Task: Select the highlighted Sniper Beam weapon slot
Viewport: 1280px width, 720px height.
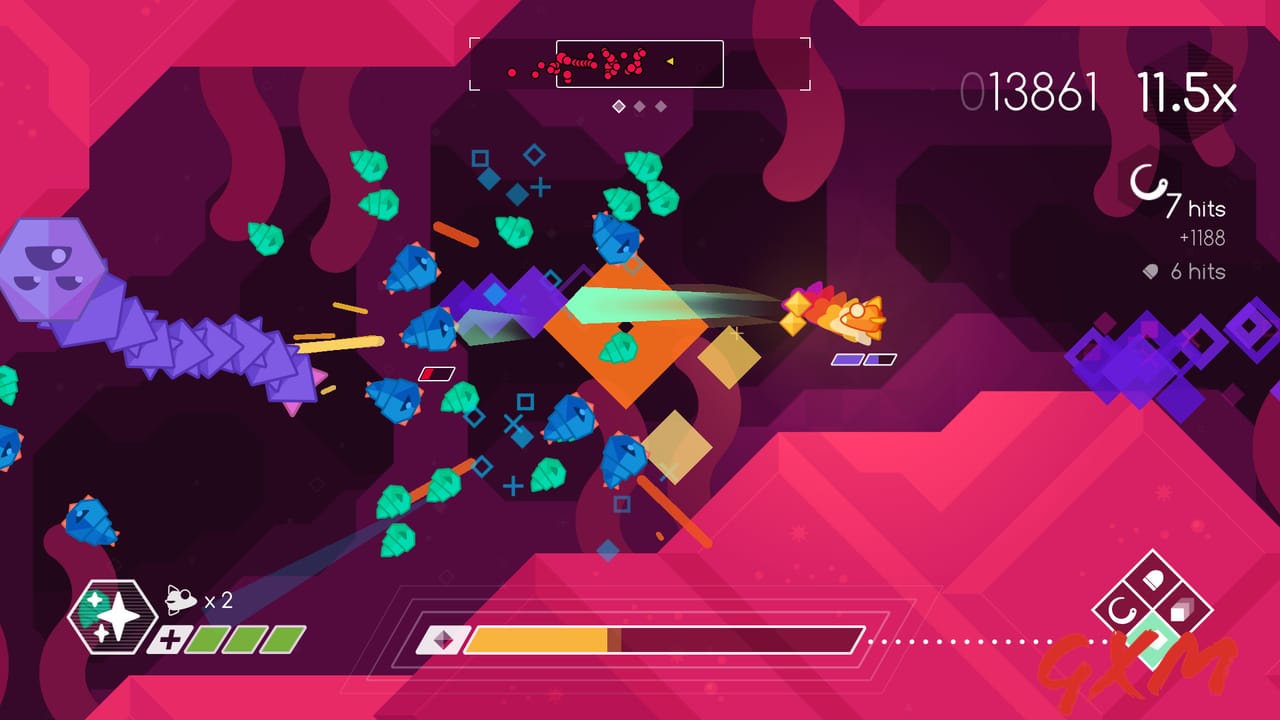Action: tap(1154, 644)
